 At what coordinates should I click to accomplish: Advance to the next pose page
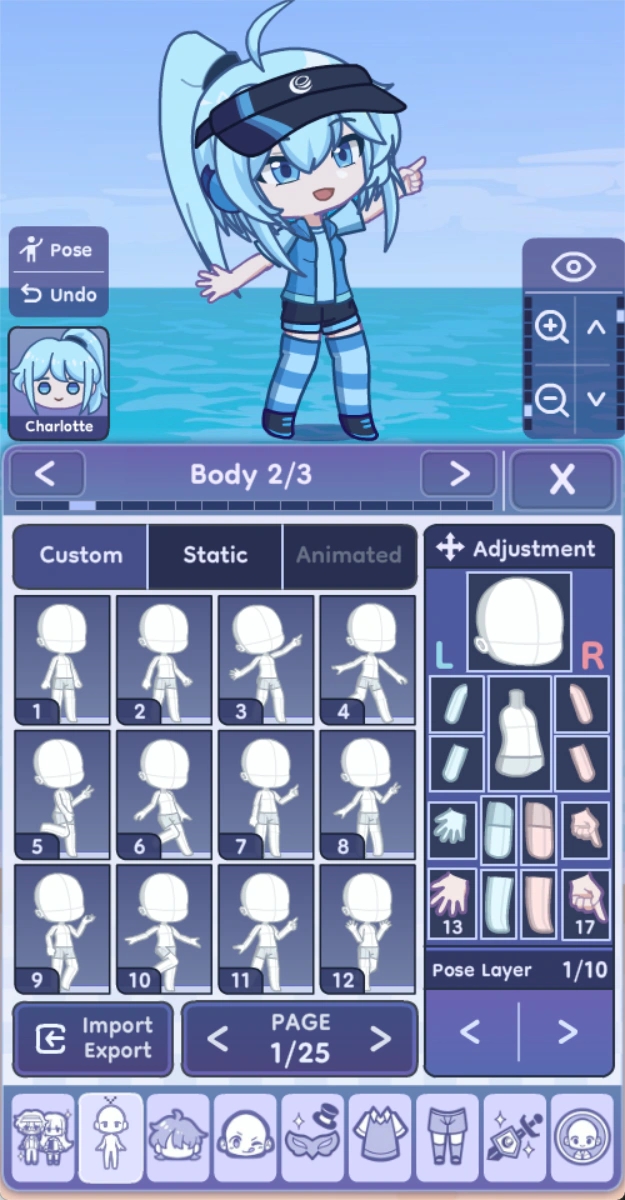tap(380, 1039)
